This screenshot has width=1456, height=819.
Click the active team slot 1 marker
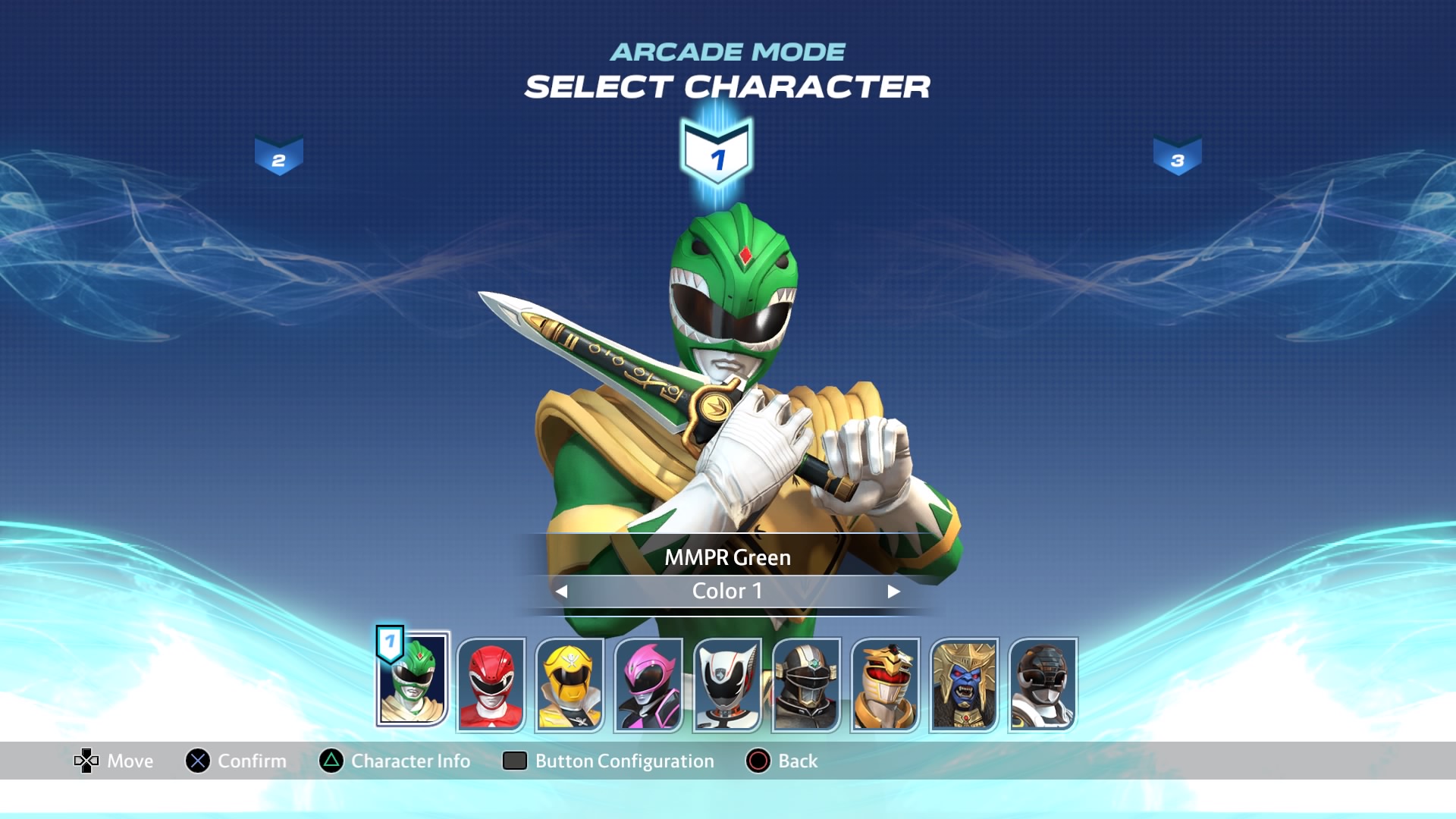pos(717,155)
